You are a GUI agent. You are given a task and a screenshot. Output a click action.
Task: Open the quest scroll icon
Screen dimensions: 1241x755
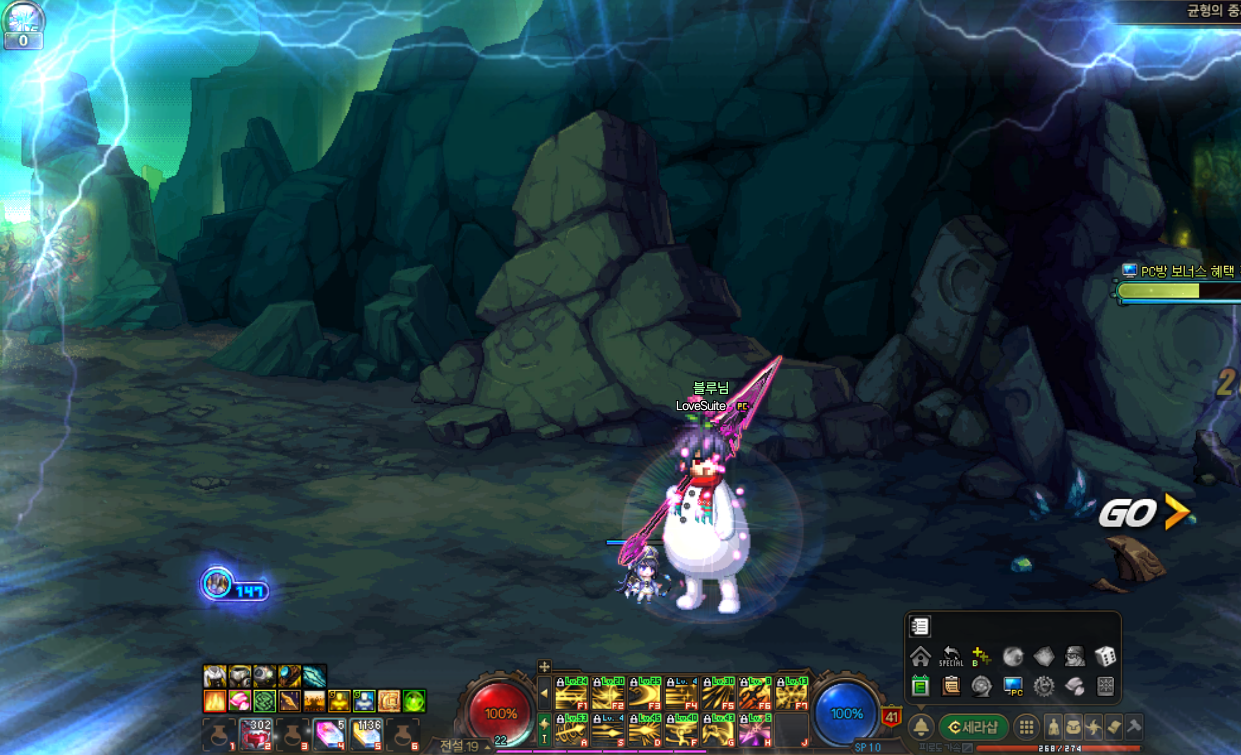point(1113,727)
